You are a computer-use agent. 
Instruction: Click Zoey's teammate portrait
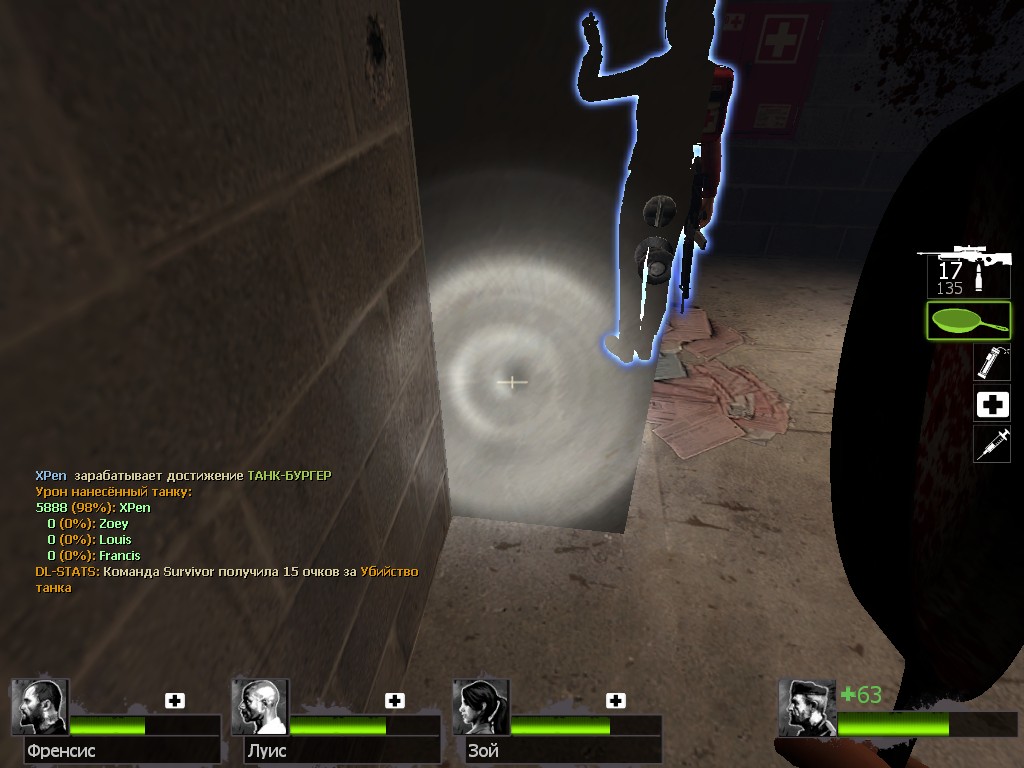click(480, 707)
